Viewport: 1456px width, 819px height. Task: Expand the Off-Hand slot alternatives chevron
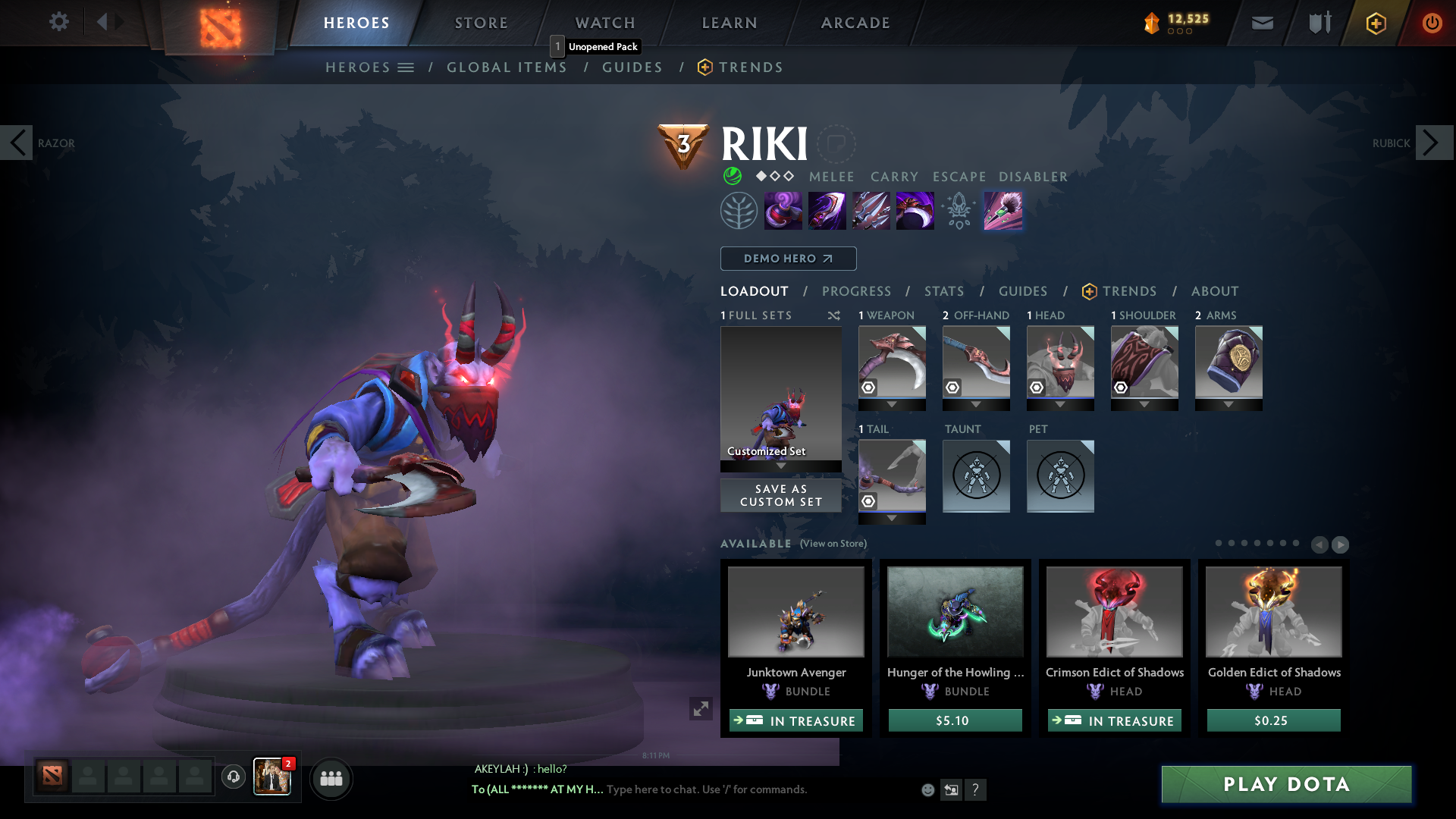976,404
